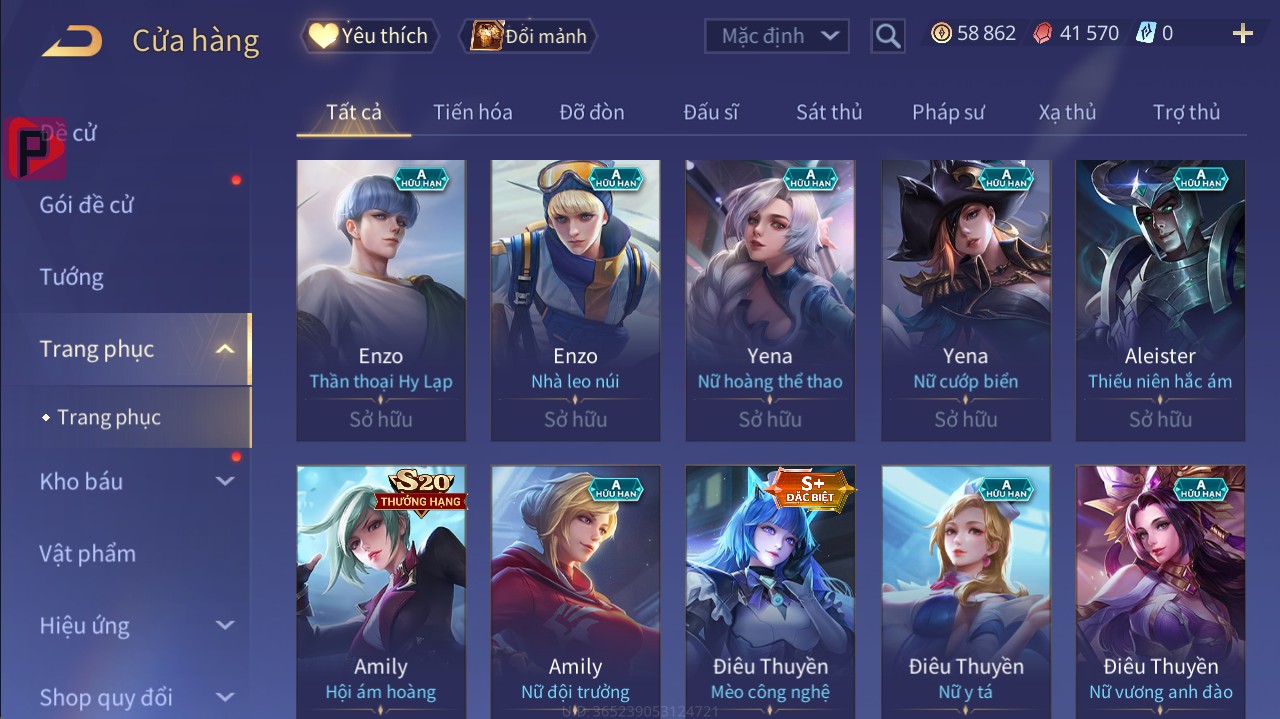Choose the Xạ thủ tab
The width and height of the screenshot is (1280, 719).
(x=1067, y=112)
